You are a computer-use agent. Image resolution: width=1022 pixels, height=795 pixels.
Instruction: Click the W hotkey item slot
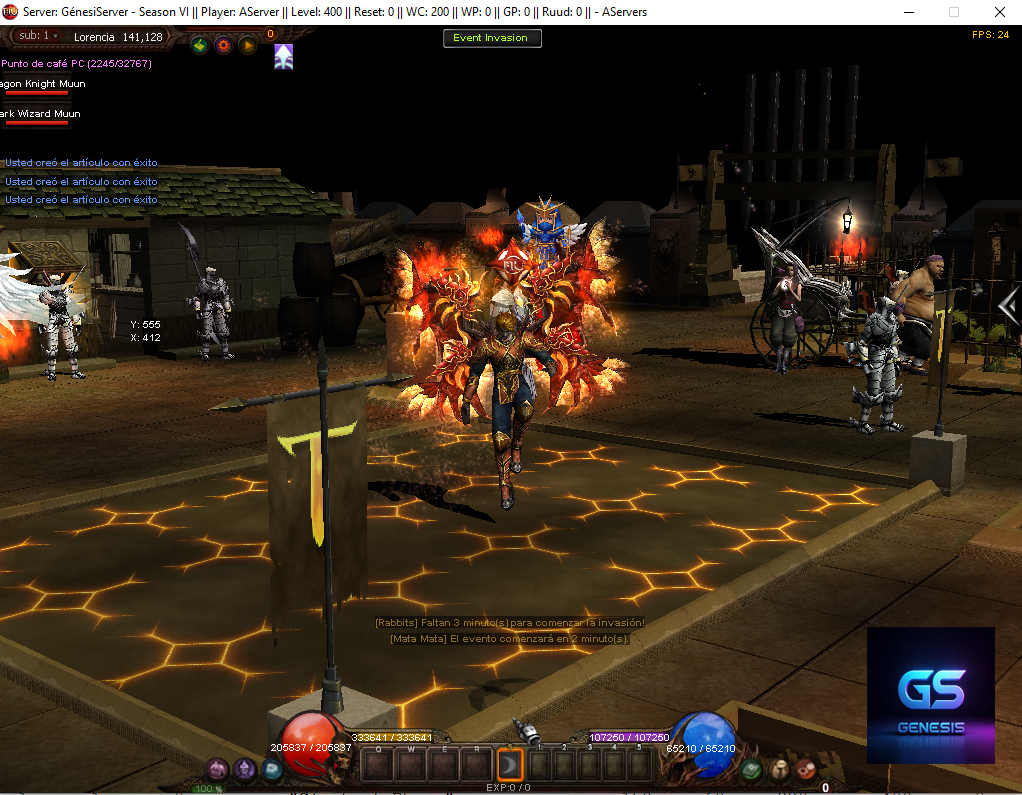[410, 765]
